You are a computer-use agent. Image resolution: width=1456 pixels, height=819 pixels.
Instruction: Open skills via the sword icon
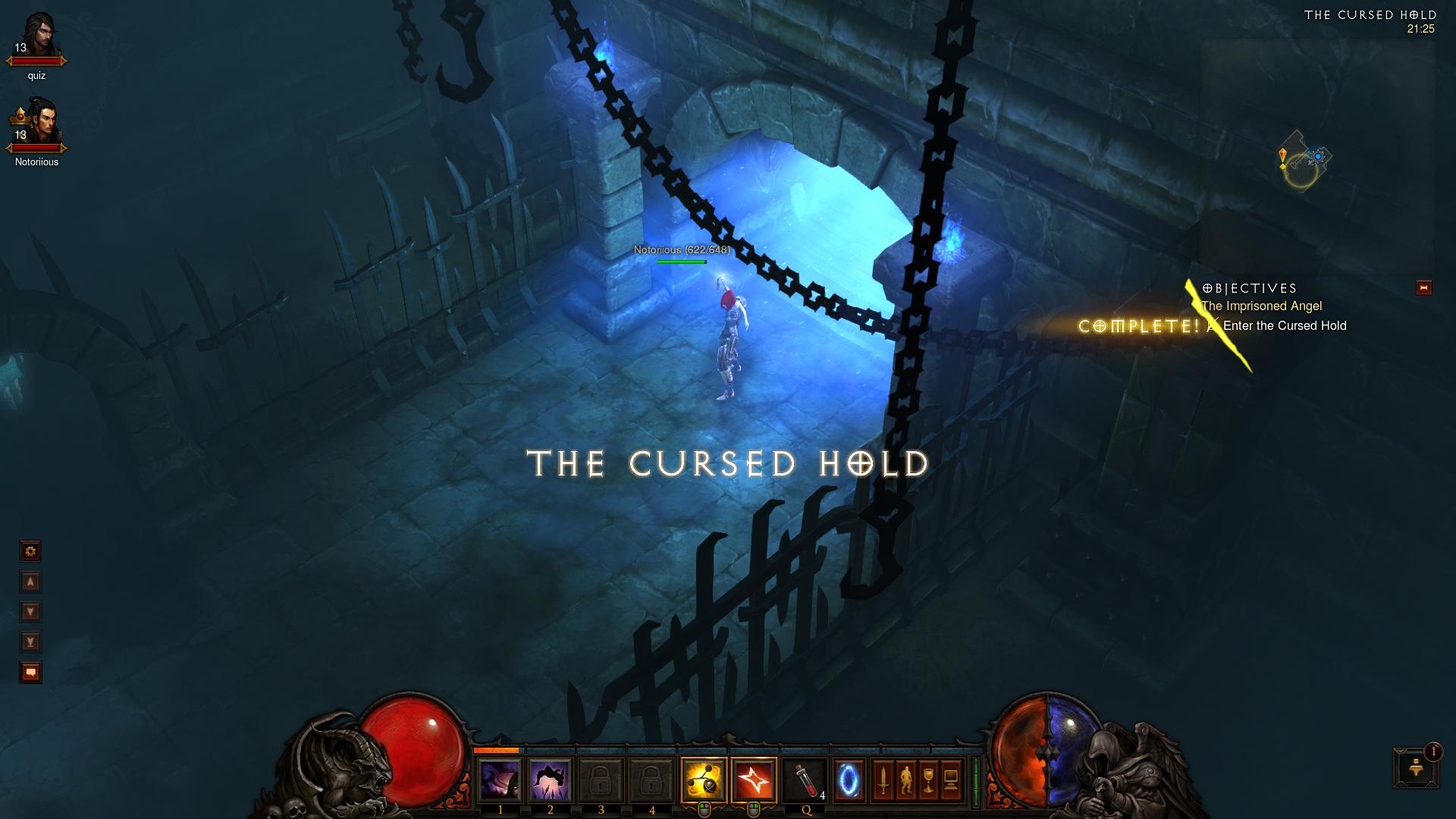pyautogui.click(x=883, y=781)
